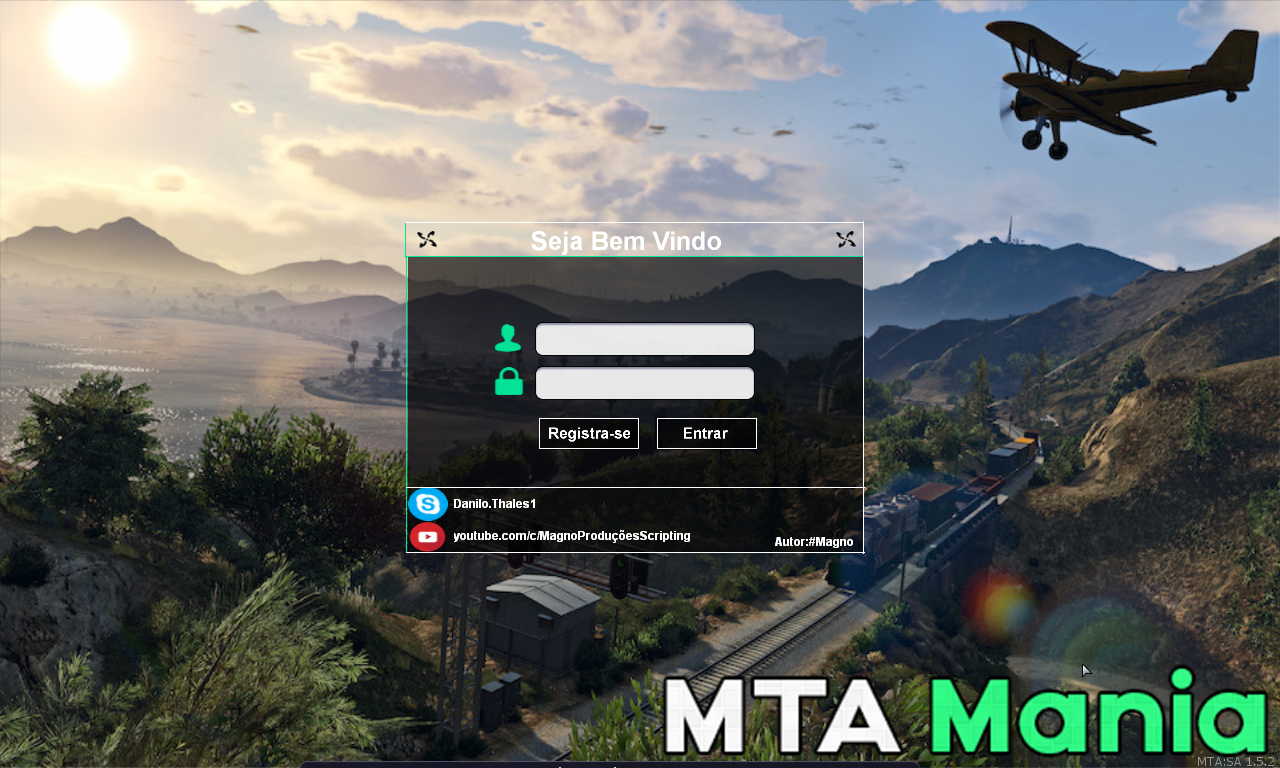
Task: Click the MTA:SA 1.5.2 version label
Action: click(x=1234, y=758)
